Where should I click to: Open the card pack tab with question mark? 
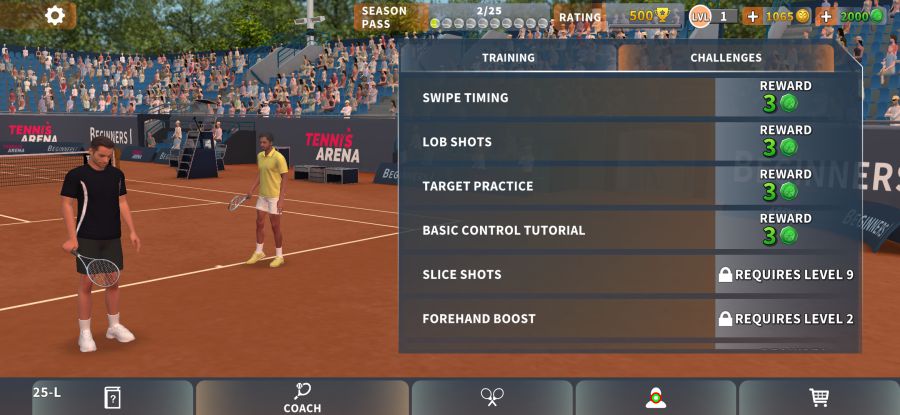click(x=112, y=397)
